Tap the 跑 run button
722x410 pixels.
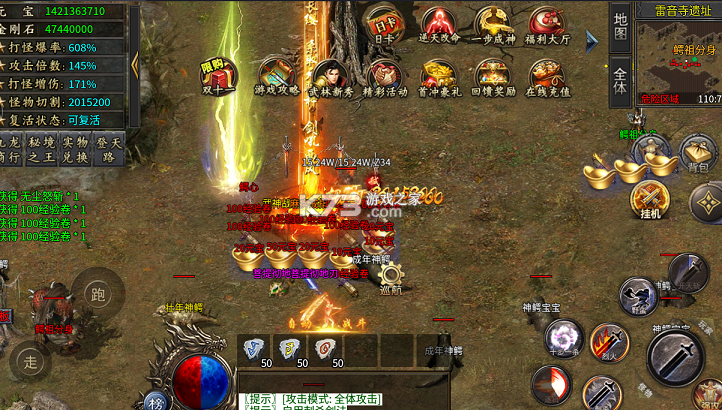click(x=97, y=294)
